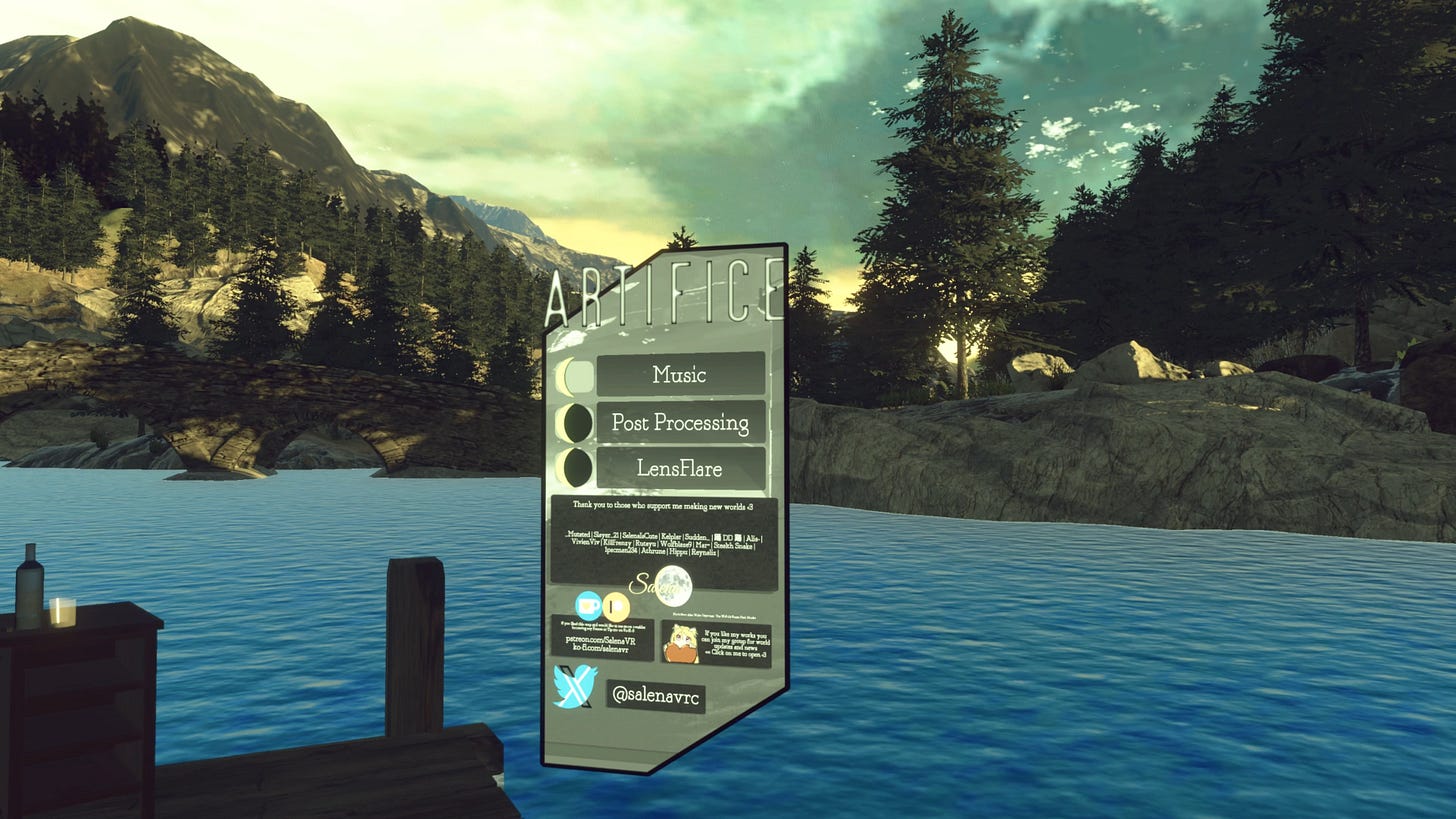Click the caption under the Salena moon logo

point(716,616)
